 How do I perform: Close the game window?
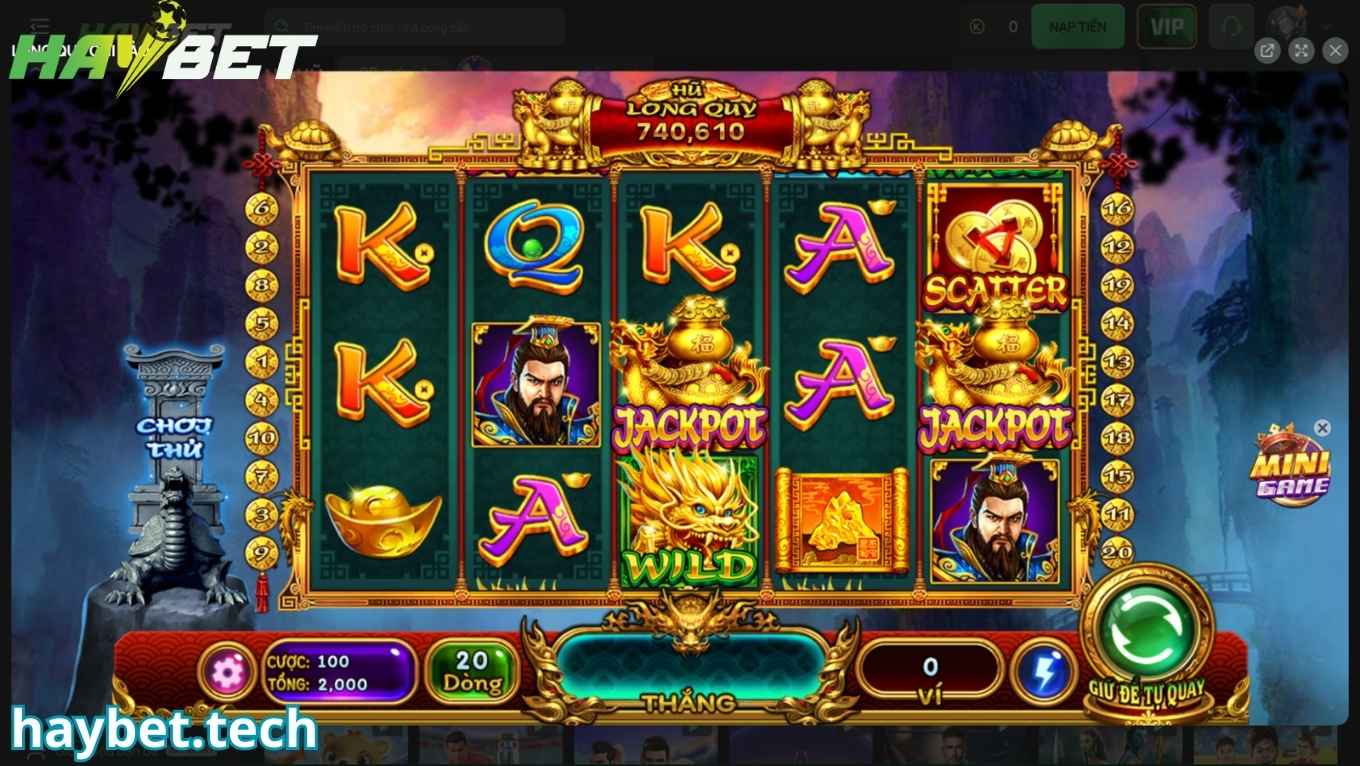1335,51
